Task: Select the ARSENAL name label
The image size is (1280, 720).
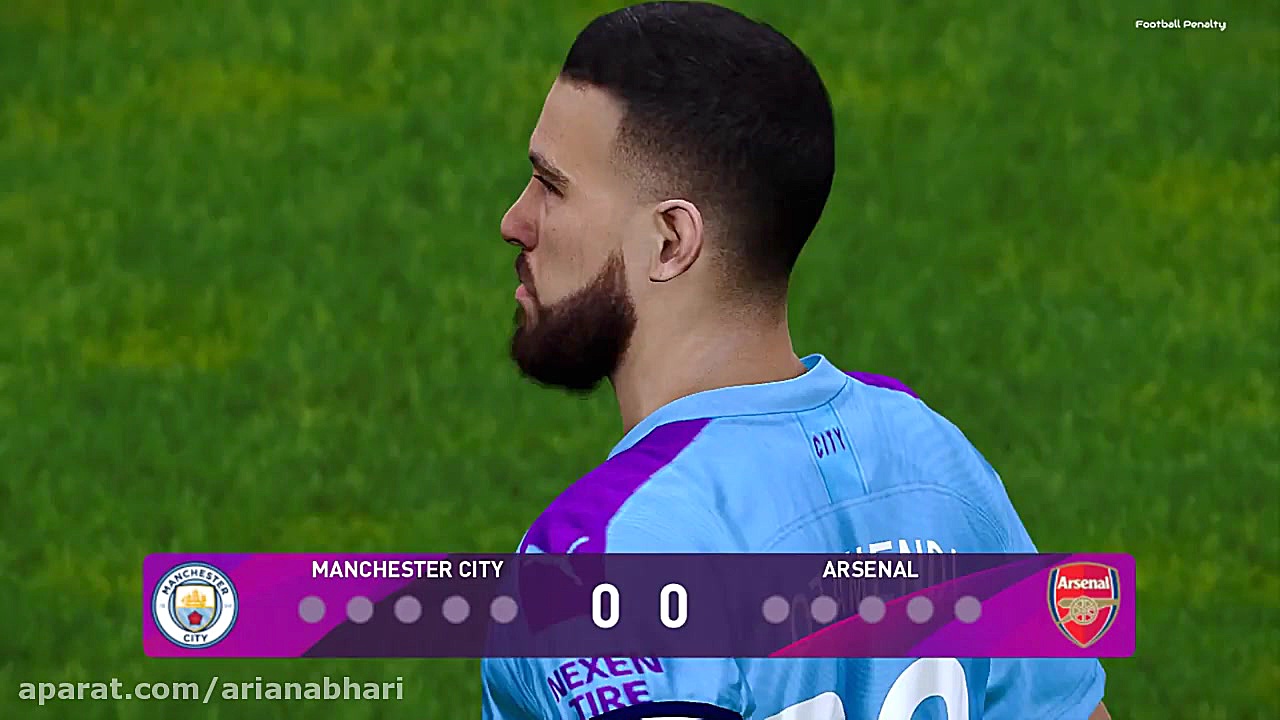Action: (x=869, y=571)
